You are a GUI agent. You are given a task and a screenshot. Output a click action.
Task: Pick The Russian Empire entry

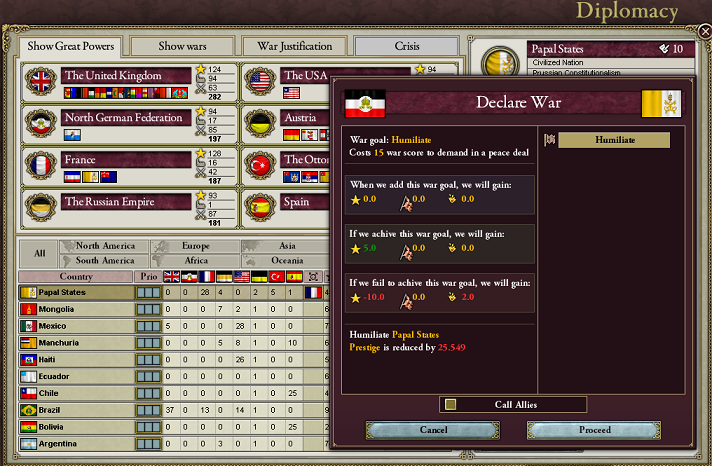(125, 202)
